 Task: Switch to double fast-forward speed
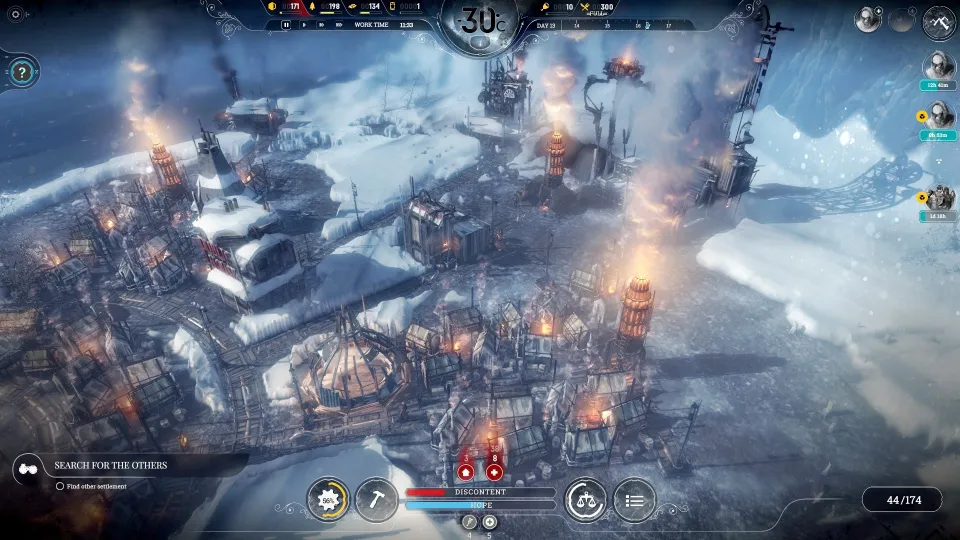(x=321, y=25)
